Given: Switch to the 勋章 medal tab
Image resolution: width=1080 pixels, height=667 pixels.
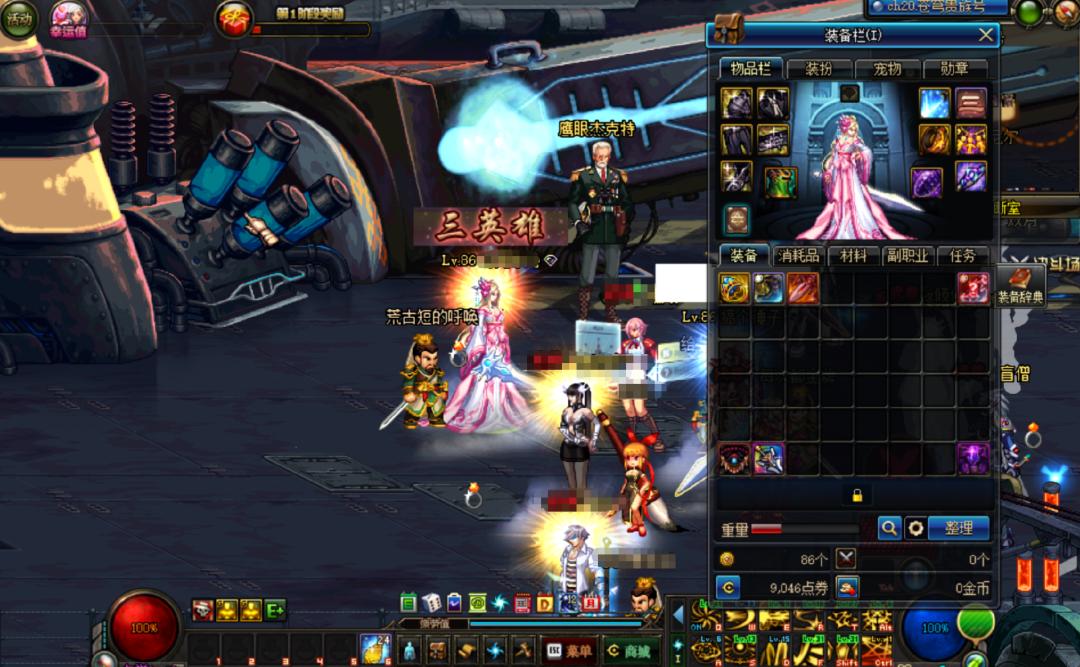Looking at the screenshot, I should (x=955, y=69).
